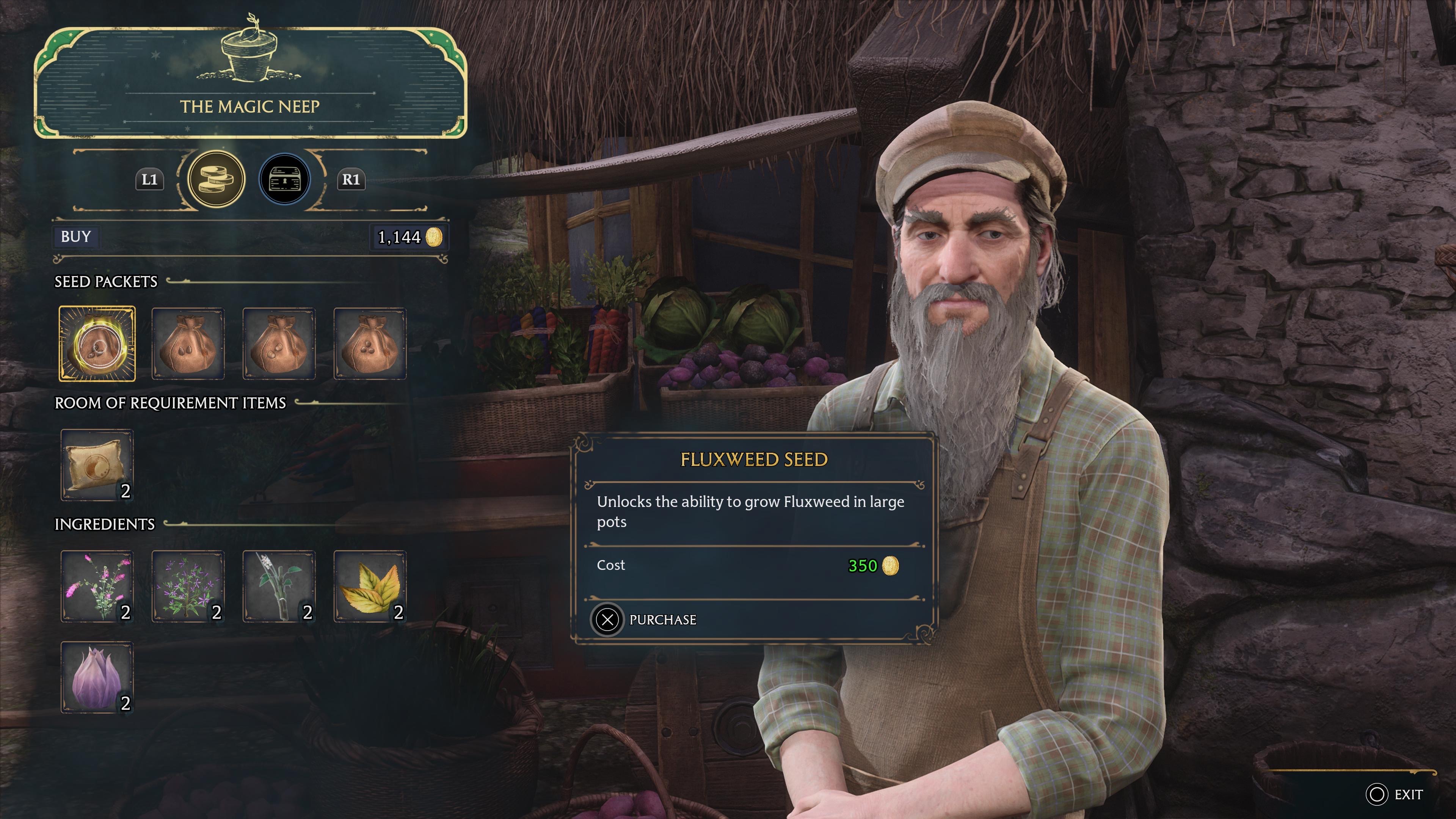Select the purple-flowered bush ingredient
The width and height of the screenshot is (1456, 819).
click(x=188, y=586)
